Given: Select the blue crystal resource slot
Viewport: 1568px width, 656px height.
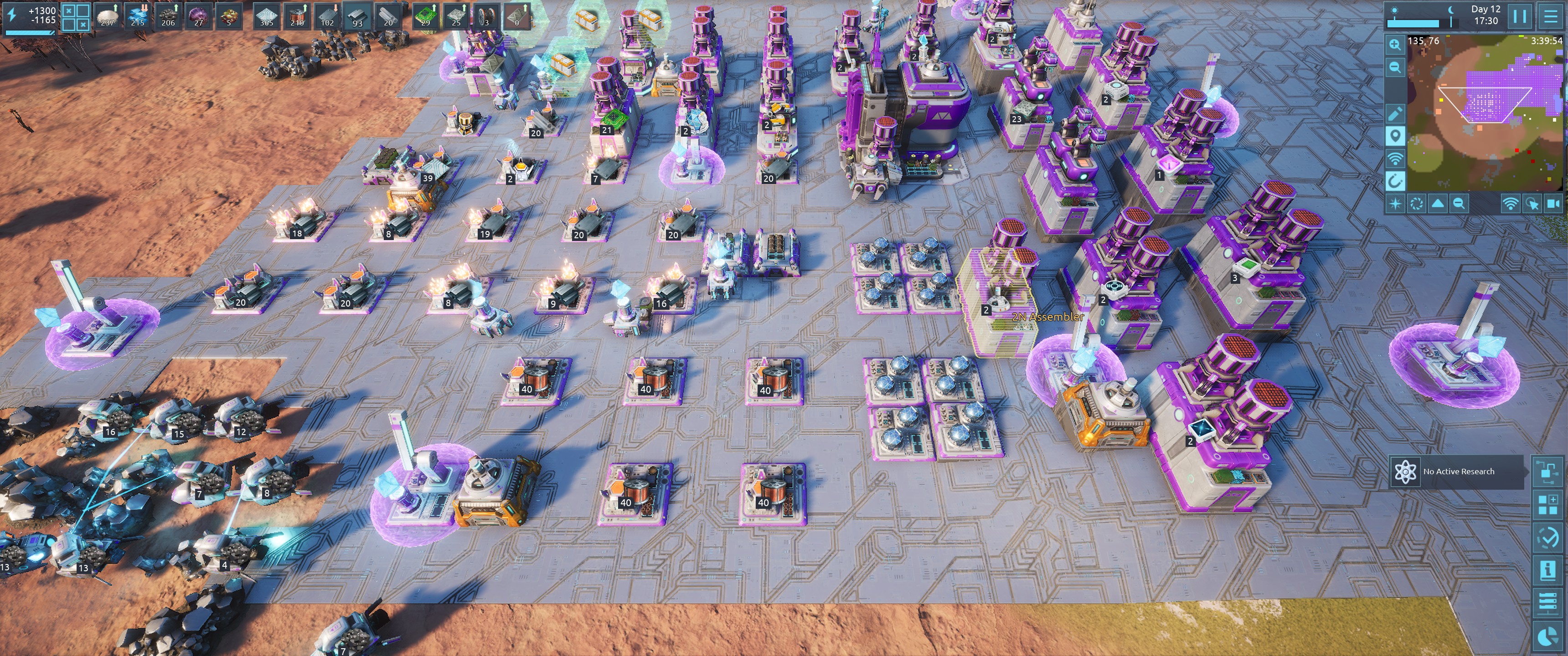Looking at the screenshot, I should click(x=138, y=16).
